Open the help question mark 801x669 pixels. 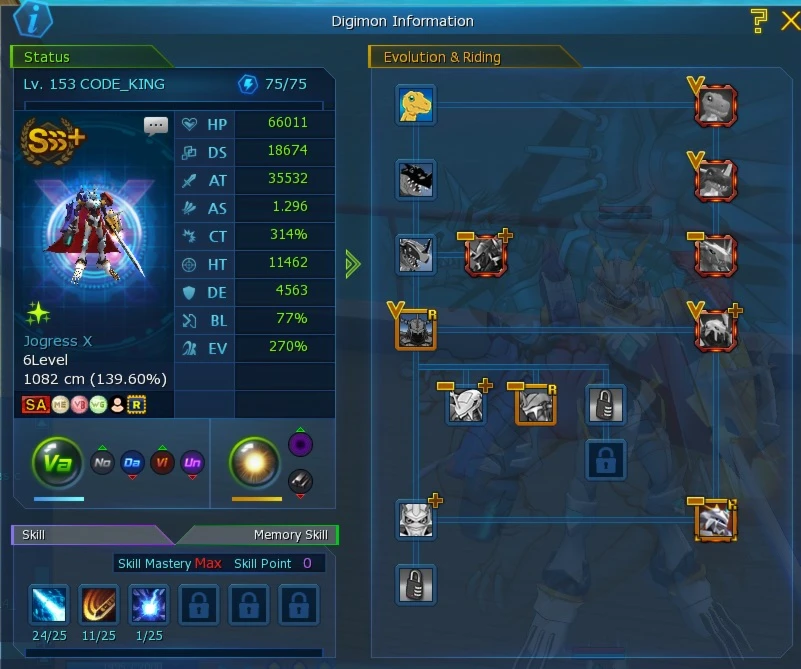pyautogui.click(x=759, y=19)
